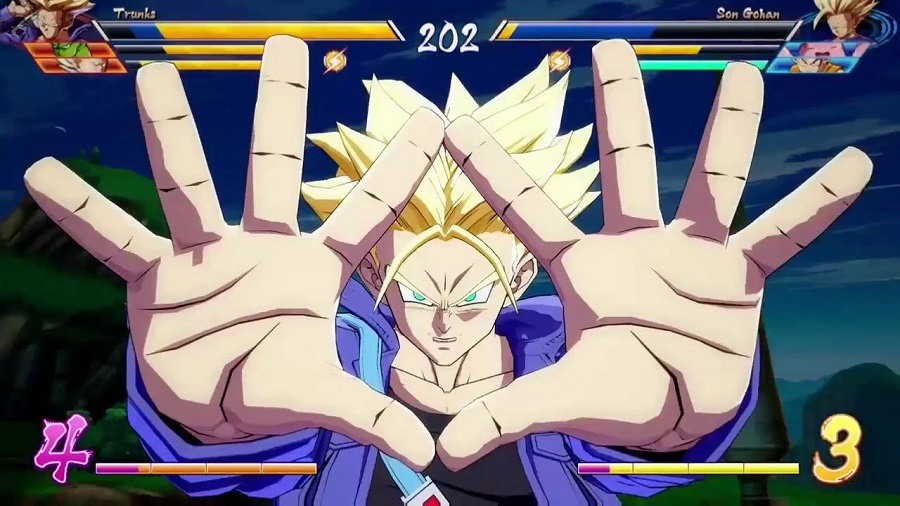Activate the left team's lightning Sparking icon
Image resolution: width=900 pixels, height=506 pixels.
pyautogui.click(x=335, y=62)
